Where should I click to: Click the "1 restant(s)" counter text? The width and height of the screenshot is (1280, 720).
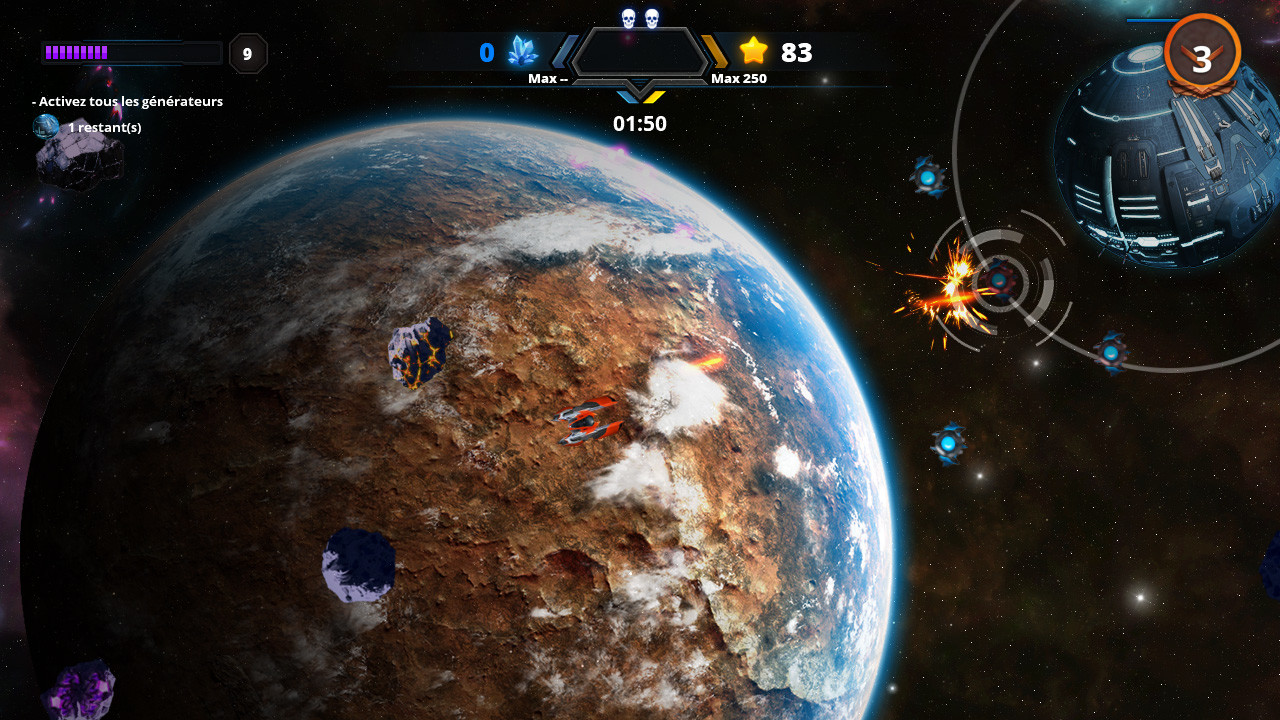click(104, 127)
